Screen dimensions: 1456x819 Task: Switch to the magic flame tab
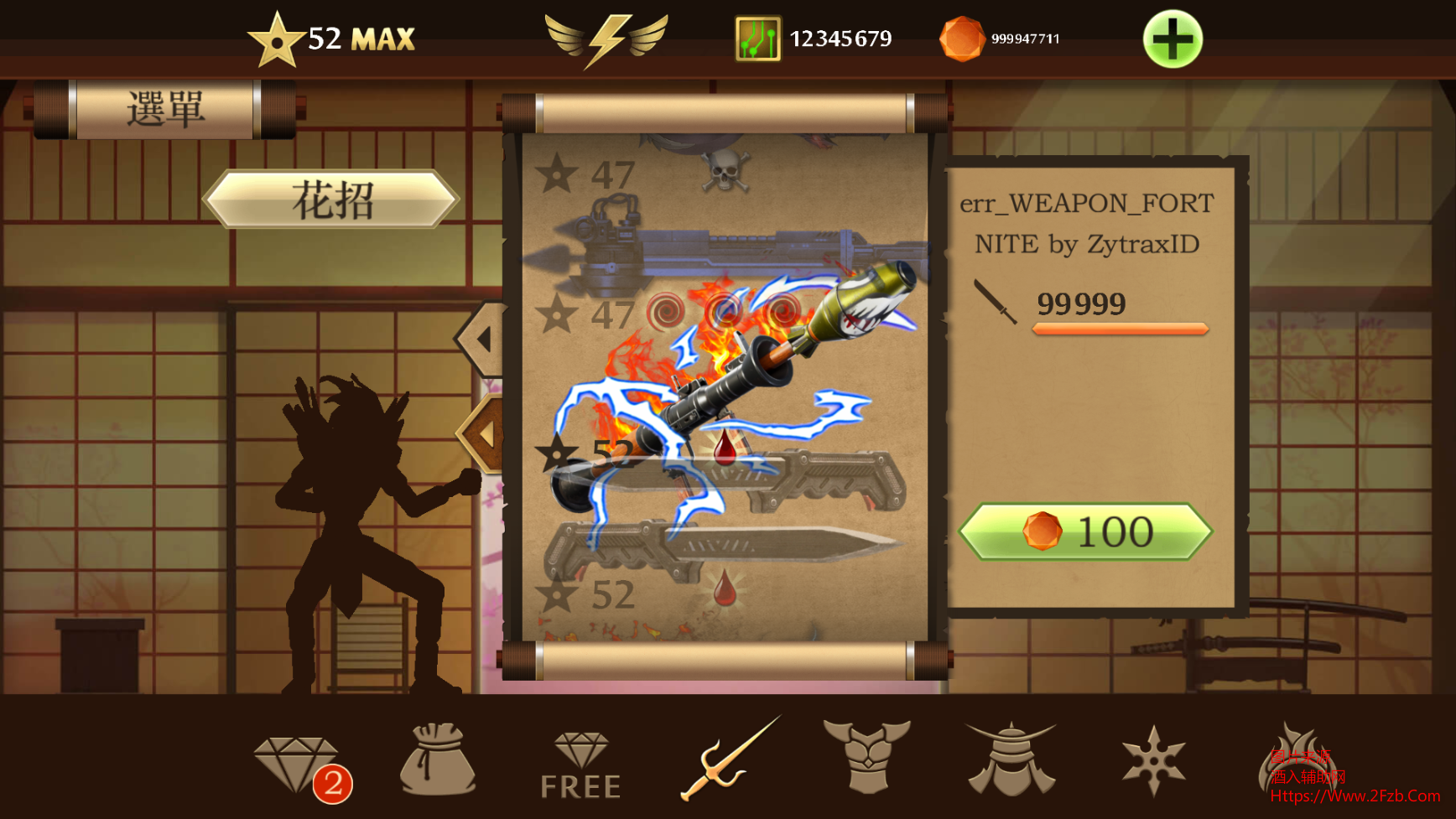tap(1296, 760)
